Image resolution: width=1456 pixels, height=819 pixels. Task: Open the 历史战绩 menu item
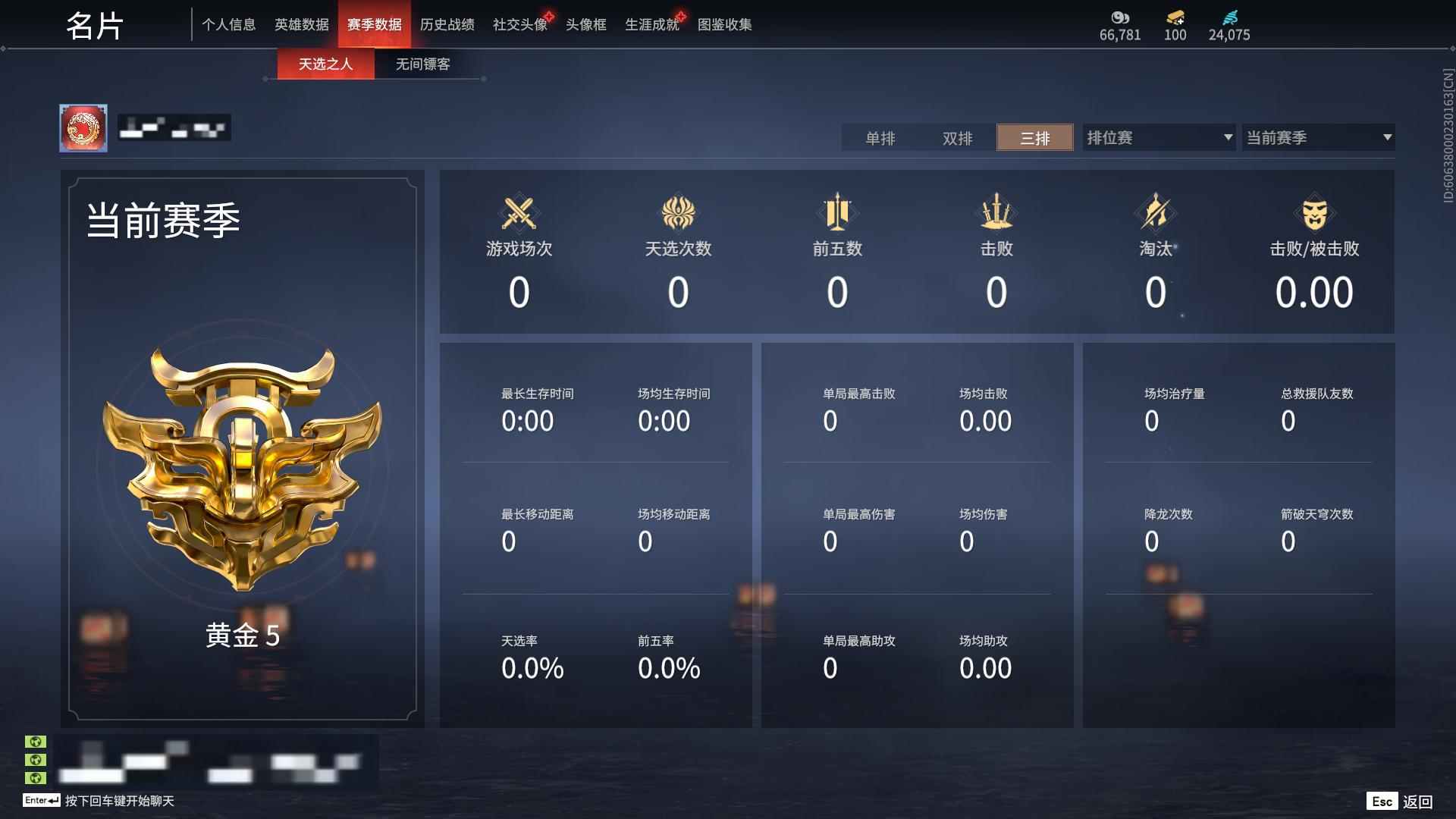449,24
